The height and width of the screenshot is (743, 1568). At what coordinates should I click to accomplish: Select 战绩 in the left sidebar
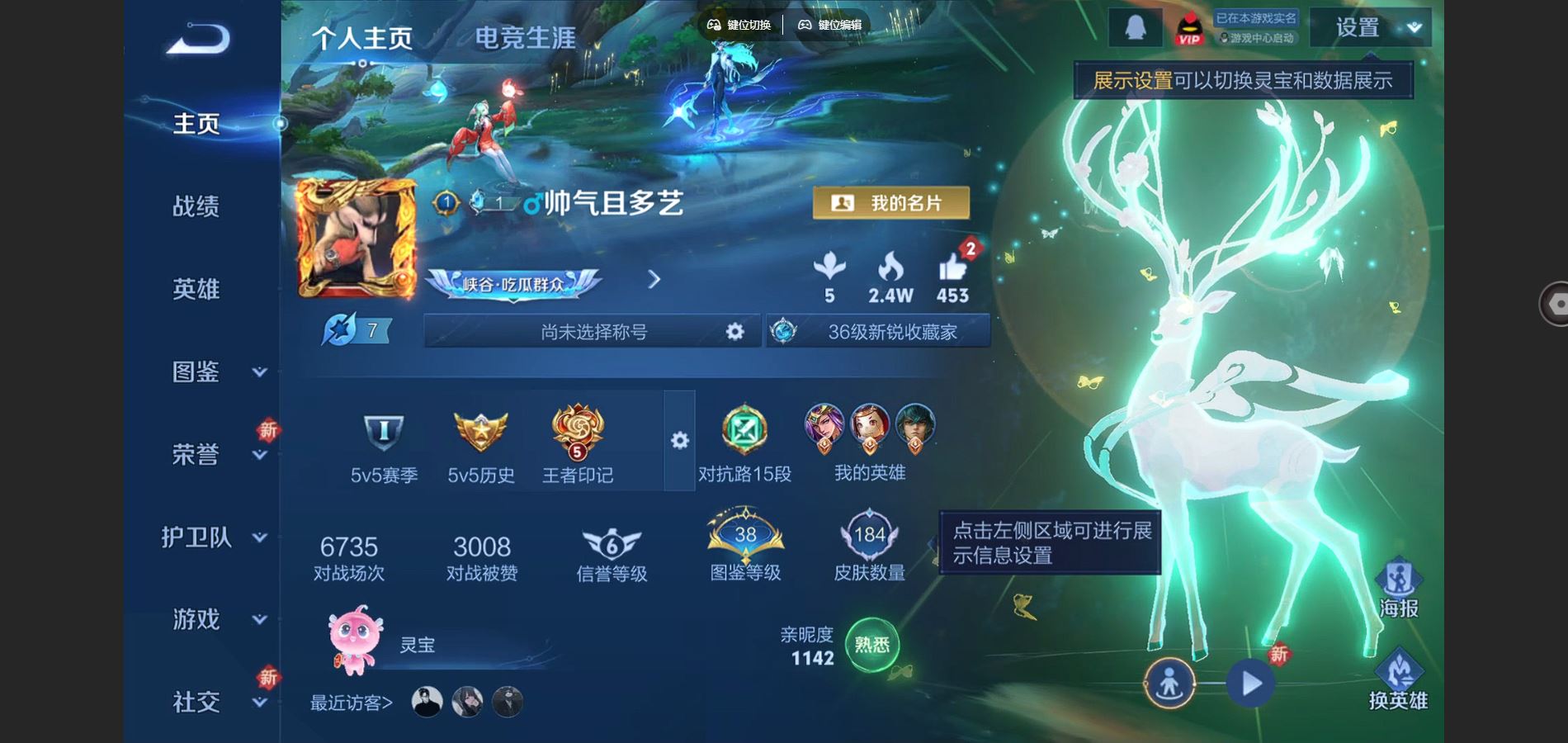point(198,206)
